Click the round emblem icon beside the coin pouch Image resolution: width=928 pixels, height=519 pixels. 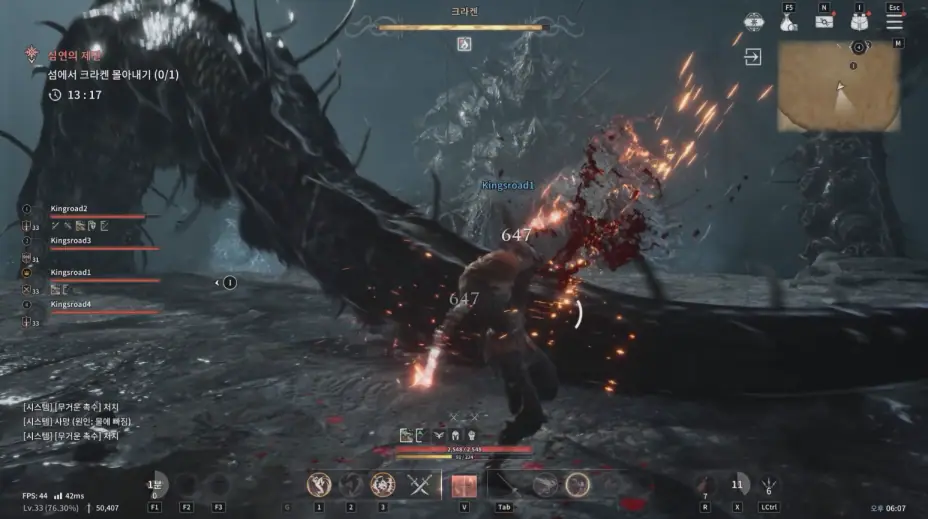click(x=755, y=21)
